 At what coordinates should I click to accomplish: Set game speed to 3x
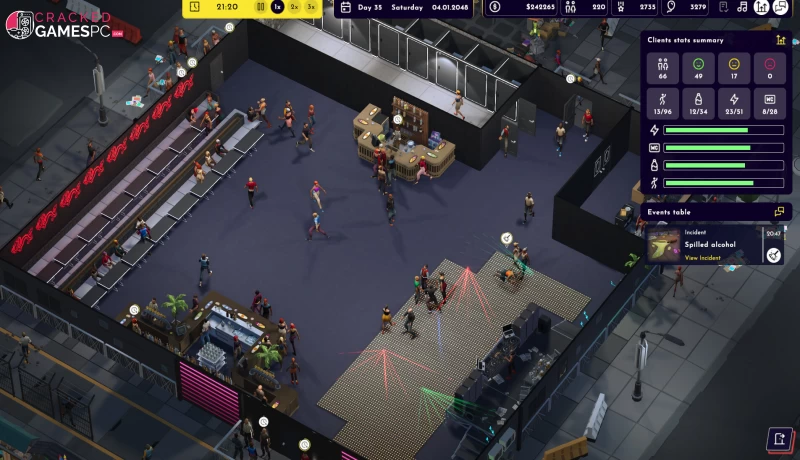312,7
